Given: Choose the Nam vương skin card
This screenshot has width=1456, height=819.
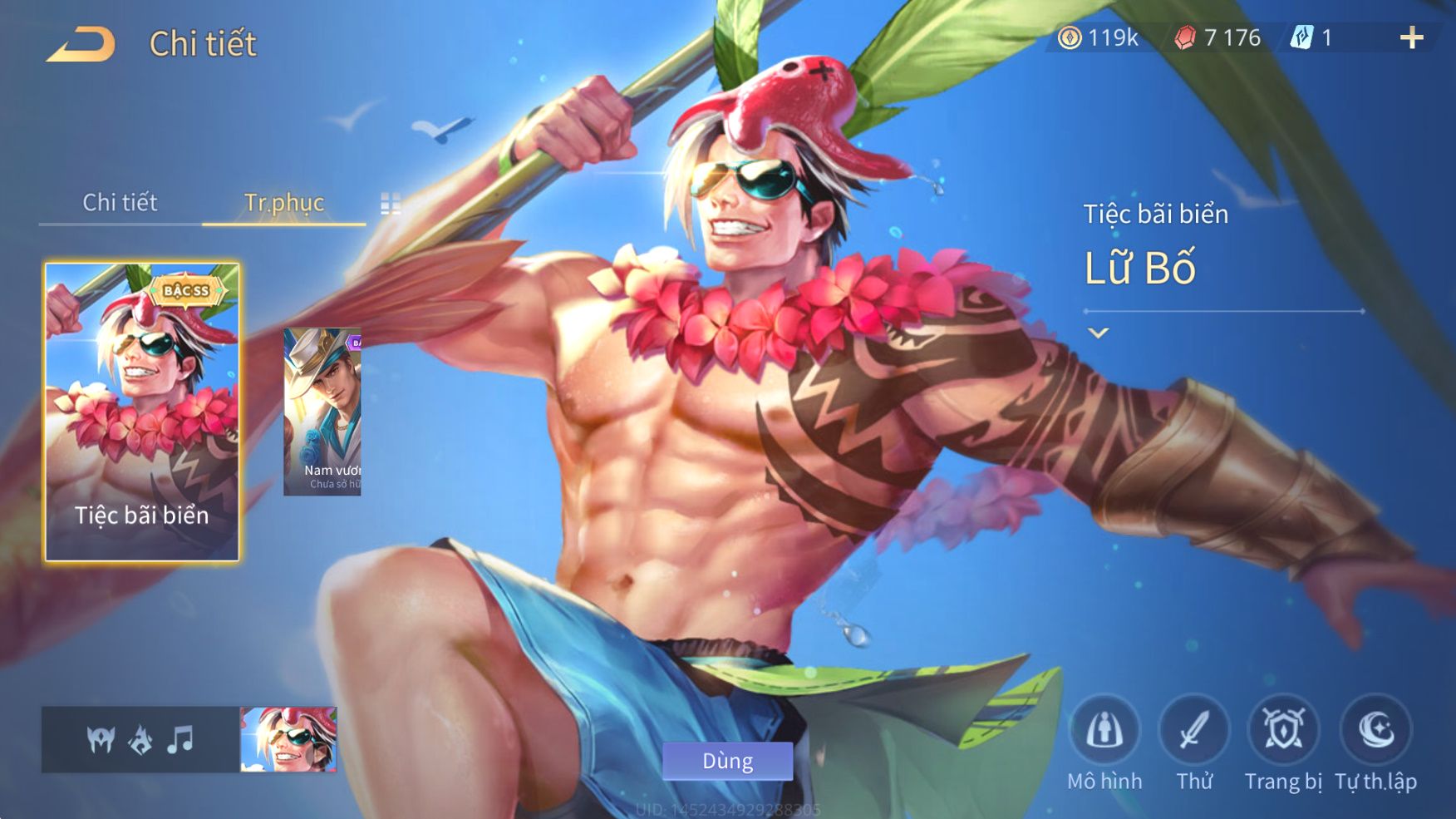Looking at the screenshot, I should [322, 412].
